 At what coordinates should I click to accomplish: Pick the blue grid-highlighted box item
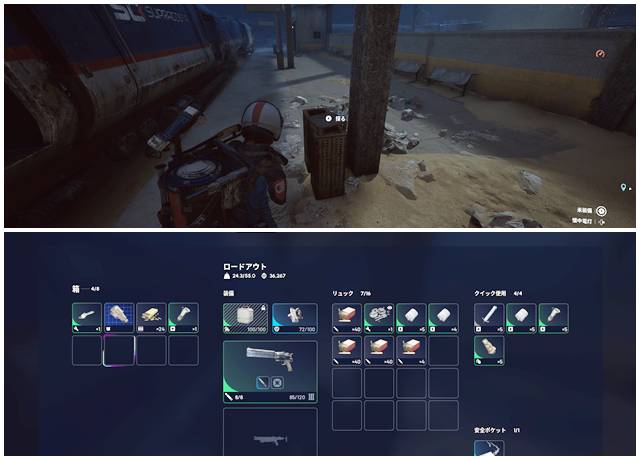click(x=119, y=317)
